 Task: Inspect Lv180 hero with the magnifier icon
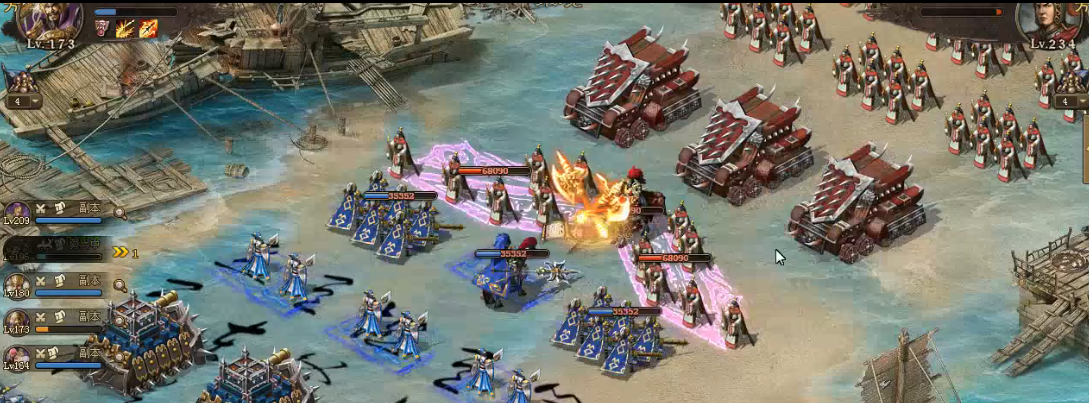tap(120, 285)
